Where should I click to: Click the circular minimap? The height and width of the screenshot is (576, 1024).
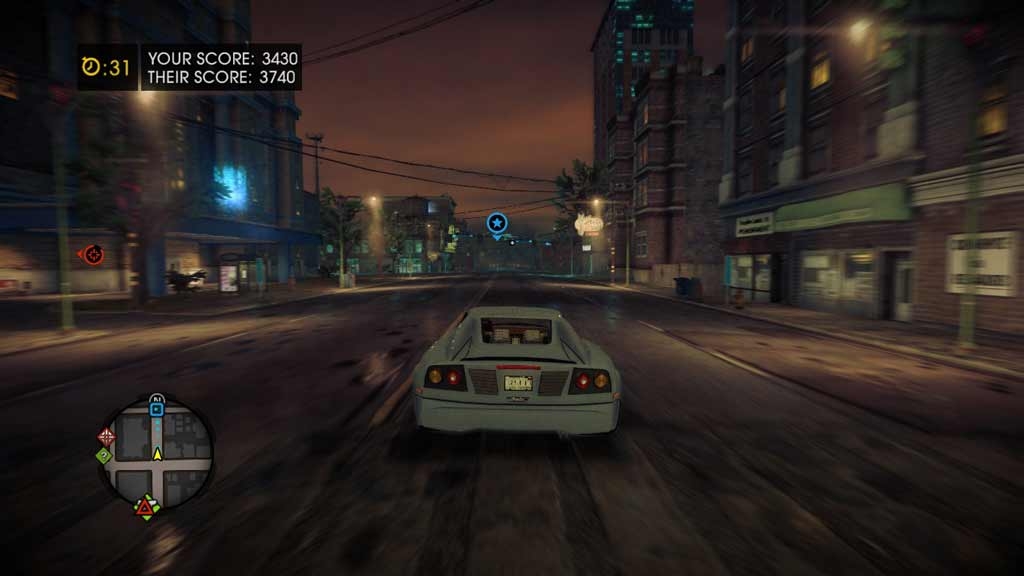pos(156,454)
